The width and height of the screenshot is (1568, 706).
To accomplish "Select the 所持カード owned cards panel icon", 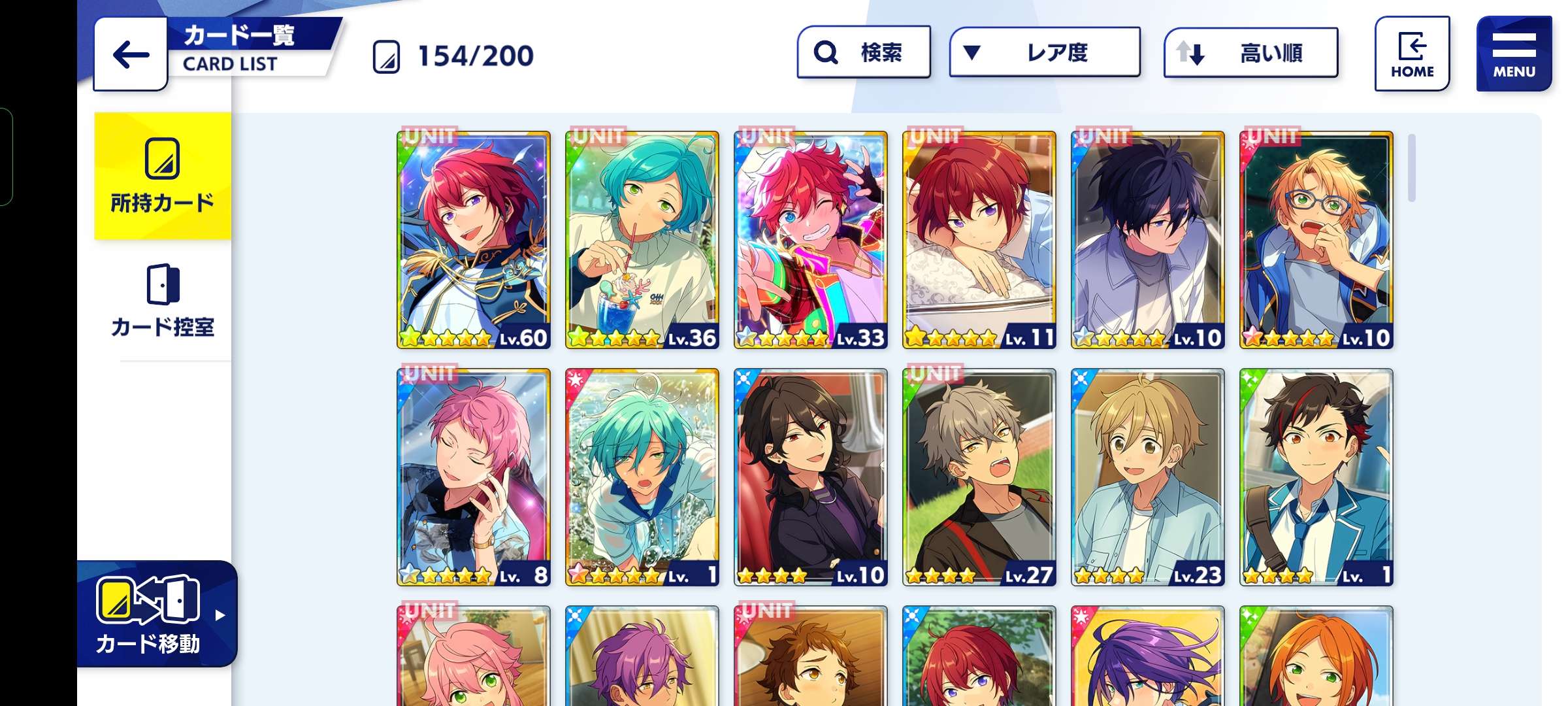I will [163, 157].
